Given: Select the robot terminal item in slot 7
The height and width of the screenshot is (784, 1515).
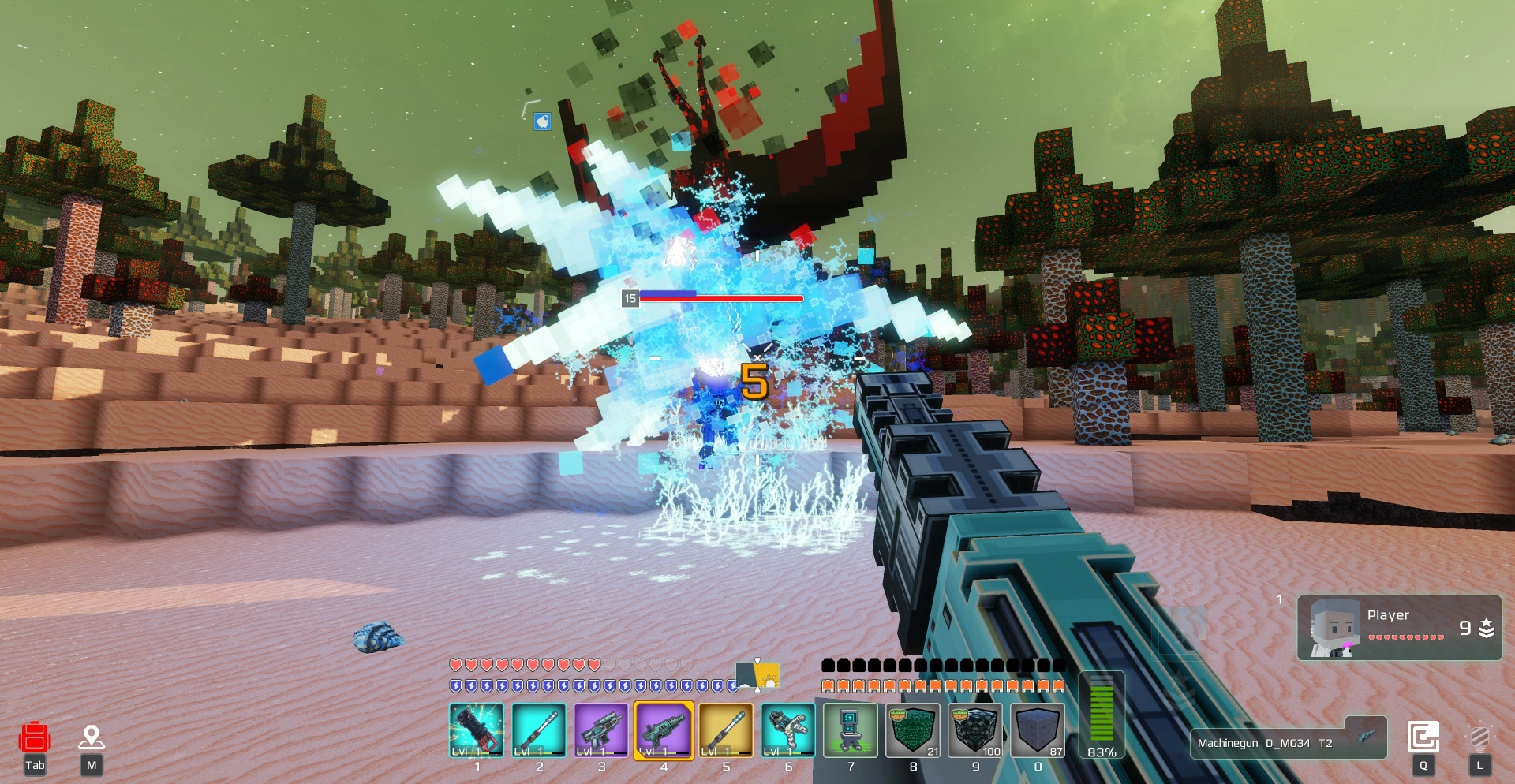Looking at the screenshot, I should coord(851,730).
